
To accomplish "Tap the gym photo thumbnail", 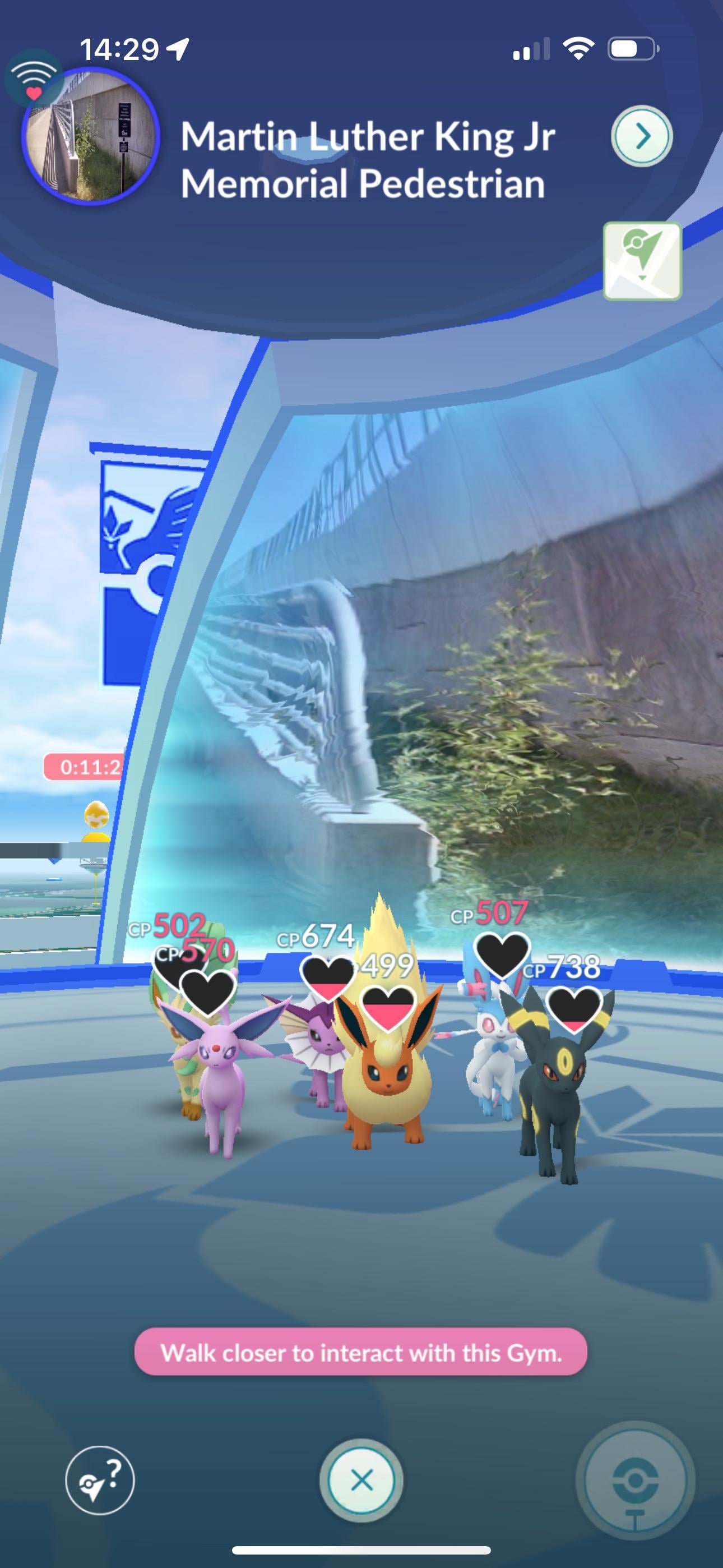I will 90,136.
